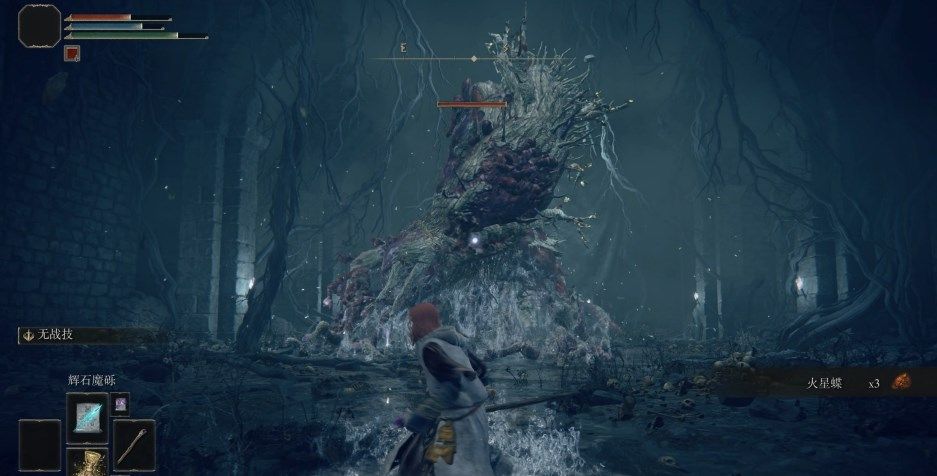937x476 pixels.
Task: Select the small purple queued spell icon
Action: point(121,403)
